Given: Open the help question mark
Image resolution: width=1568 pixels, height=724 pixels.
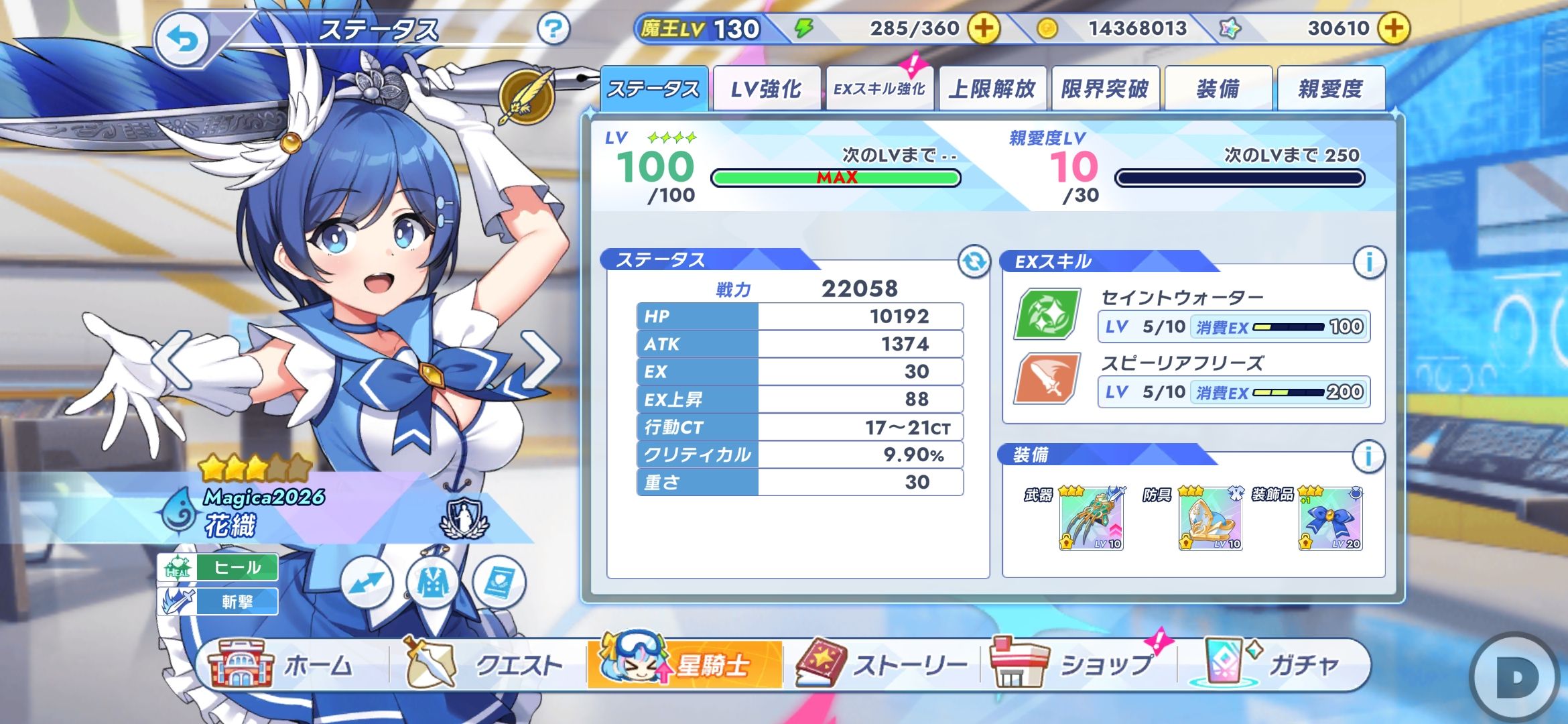Looking at the screenshot, I should click(553, 29).
